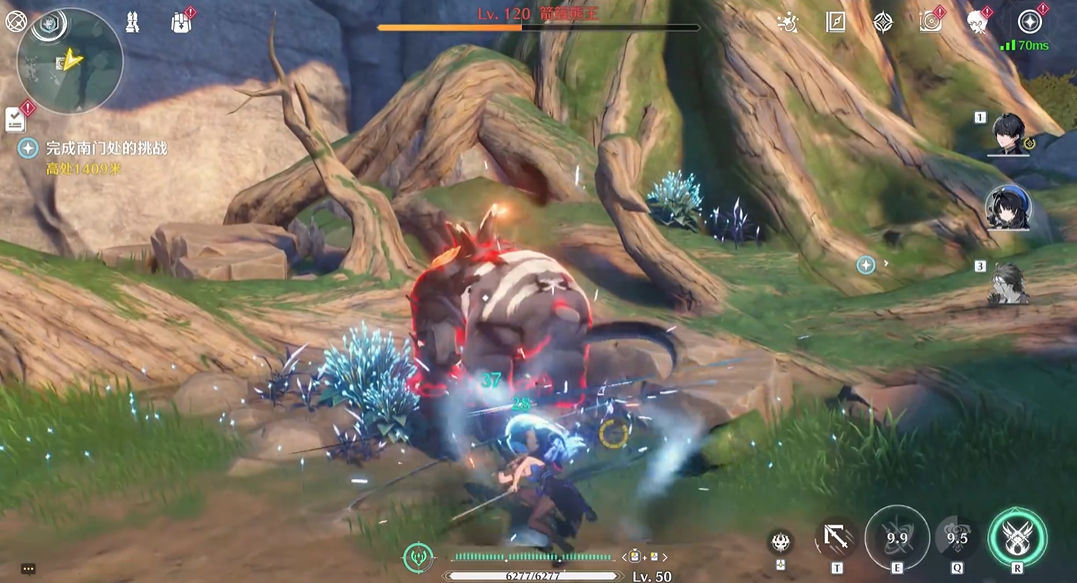Viewport: 1077px width, 583px height.
Task: Open the camera icon with alert
Action: coord(931,22)
